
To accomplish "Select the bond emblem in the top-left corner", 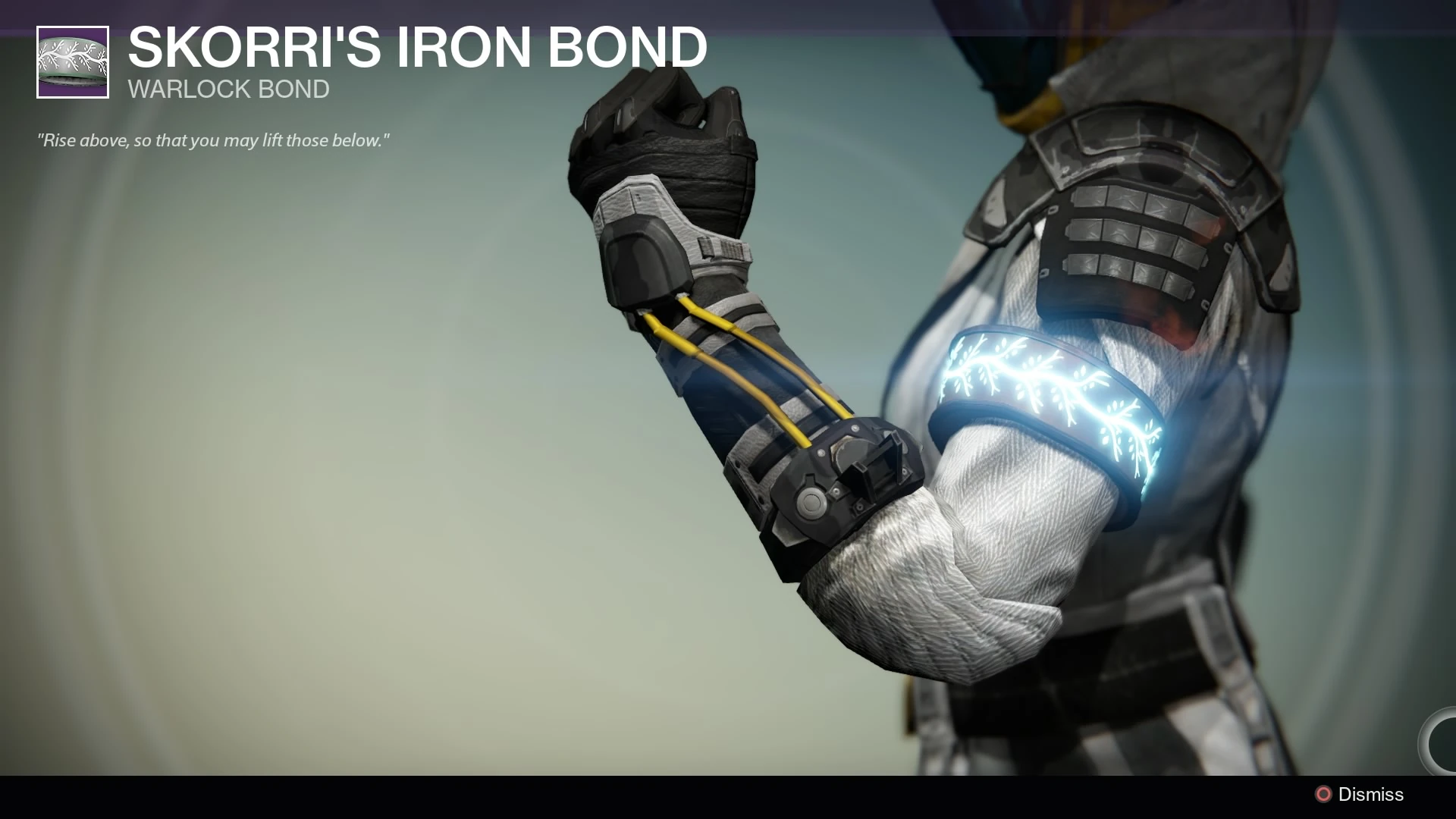I will (x=72, y=61).
